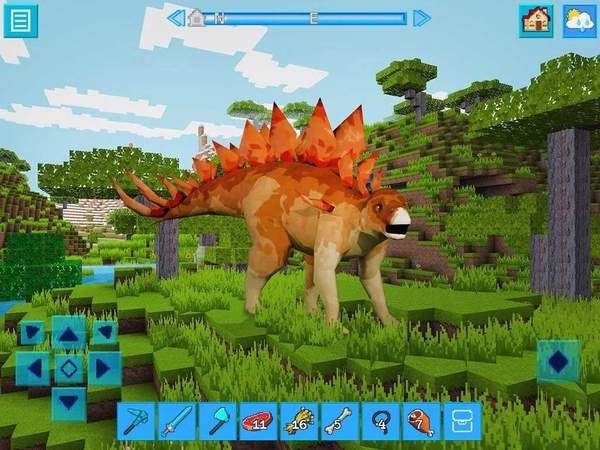600x450 pixels.
Task: Choose the axe hotbar slot
Action: (218, 421)
